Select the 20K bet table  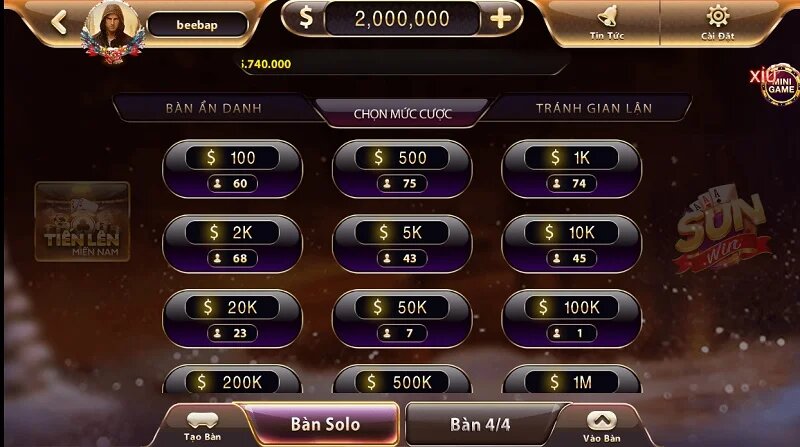tap(232, 319)
